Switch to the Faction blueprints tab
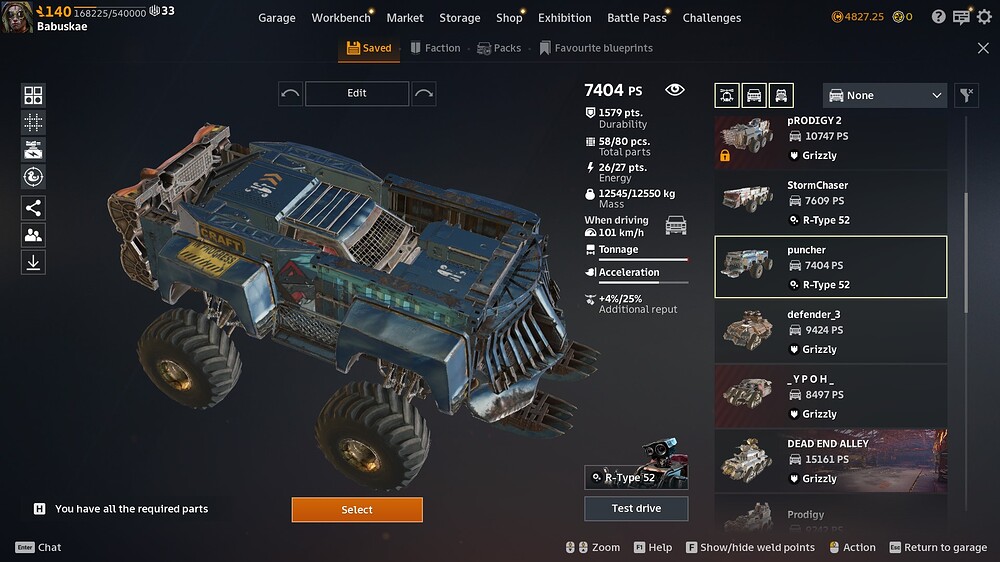The image size is (1000, 562). (x=434, y=48)
